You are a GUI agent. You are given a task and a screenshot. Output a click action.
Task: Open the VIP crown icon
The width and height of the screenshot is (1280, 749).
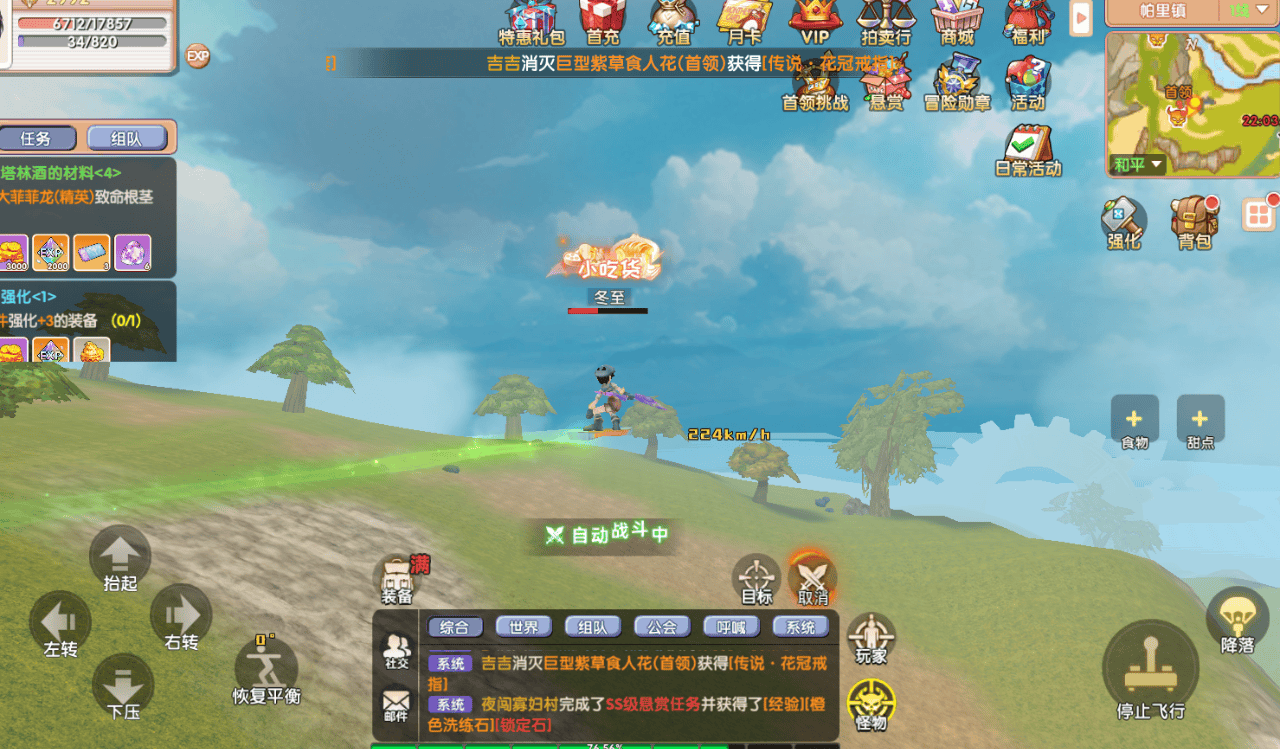pyautogui.click(x=815, y=20)
